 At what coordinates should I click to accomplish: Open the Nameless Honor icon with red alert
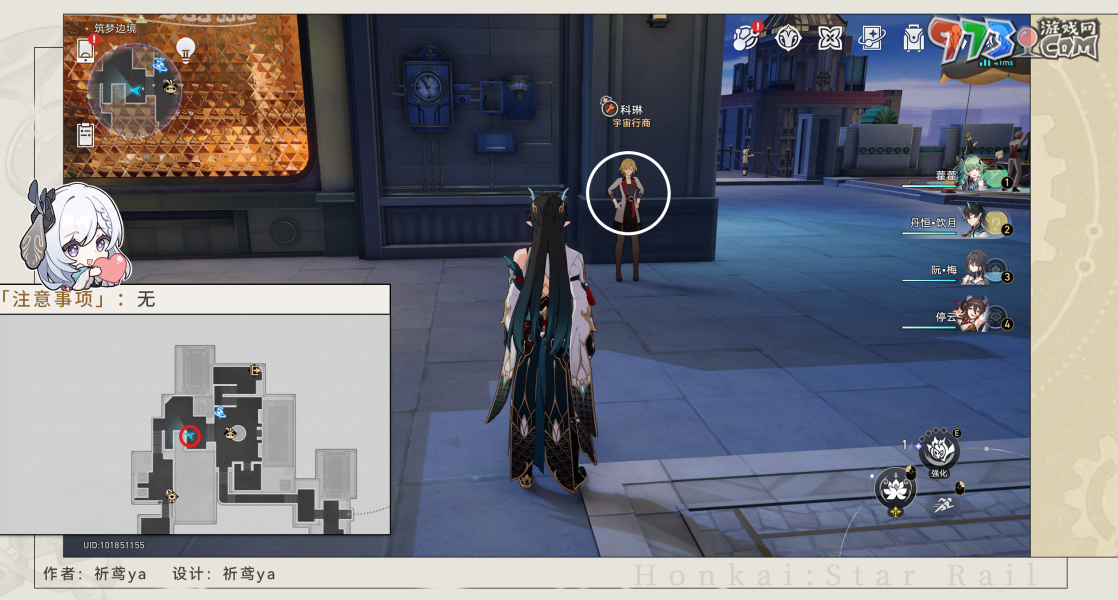click(x=746, y=38)
